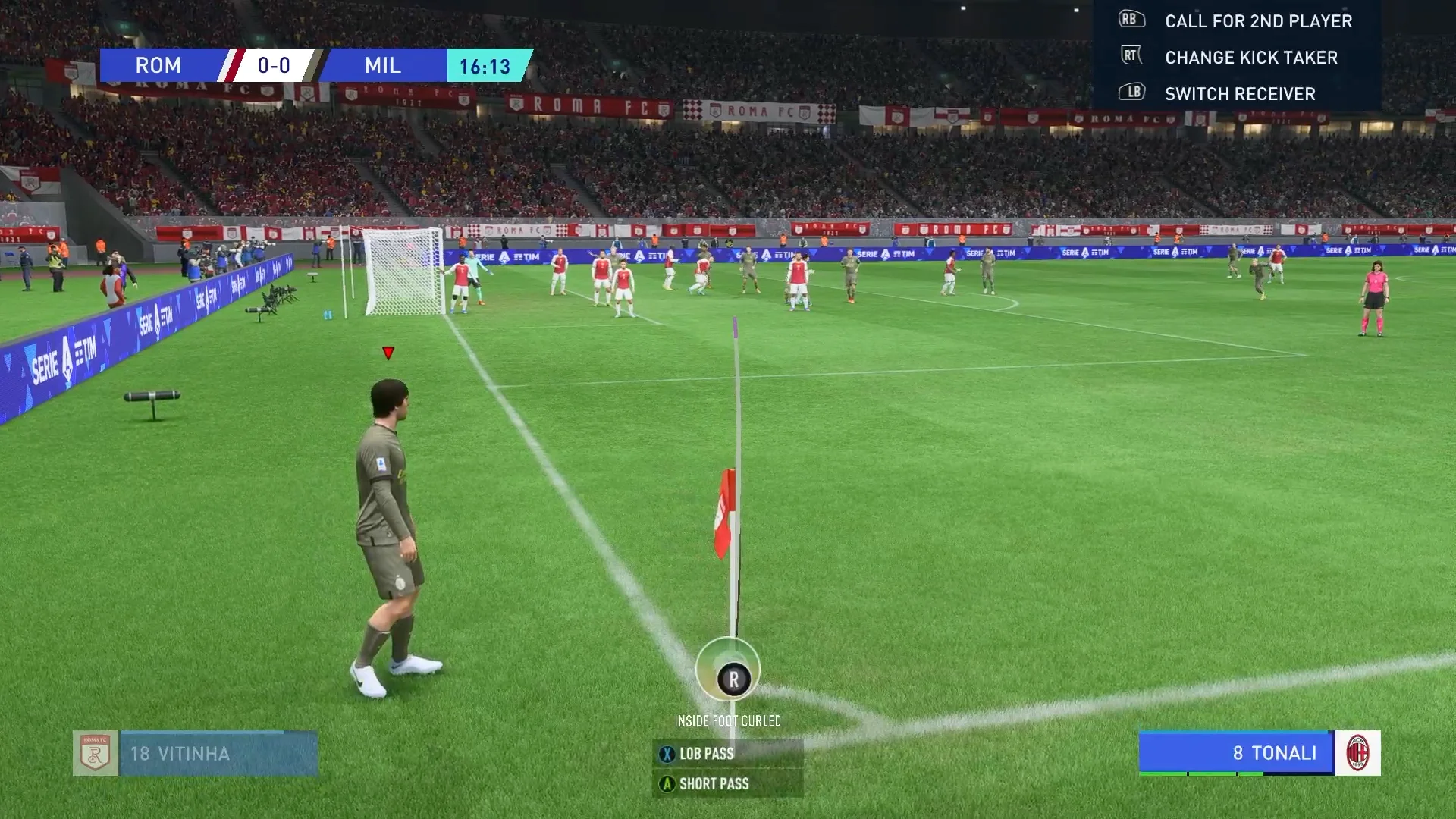Click the RB button icon for second player
The height and width of the screenshot is (819, 1456).
(x=1131, y=18)
